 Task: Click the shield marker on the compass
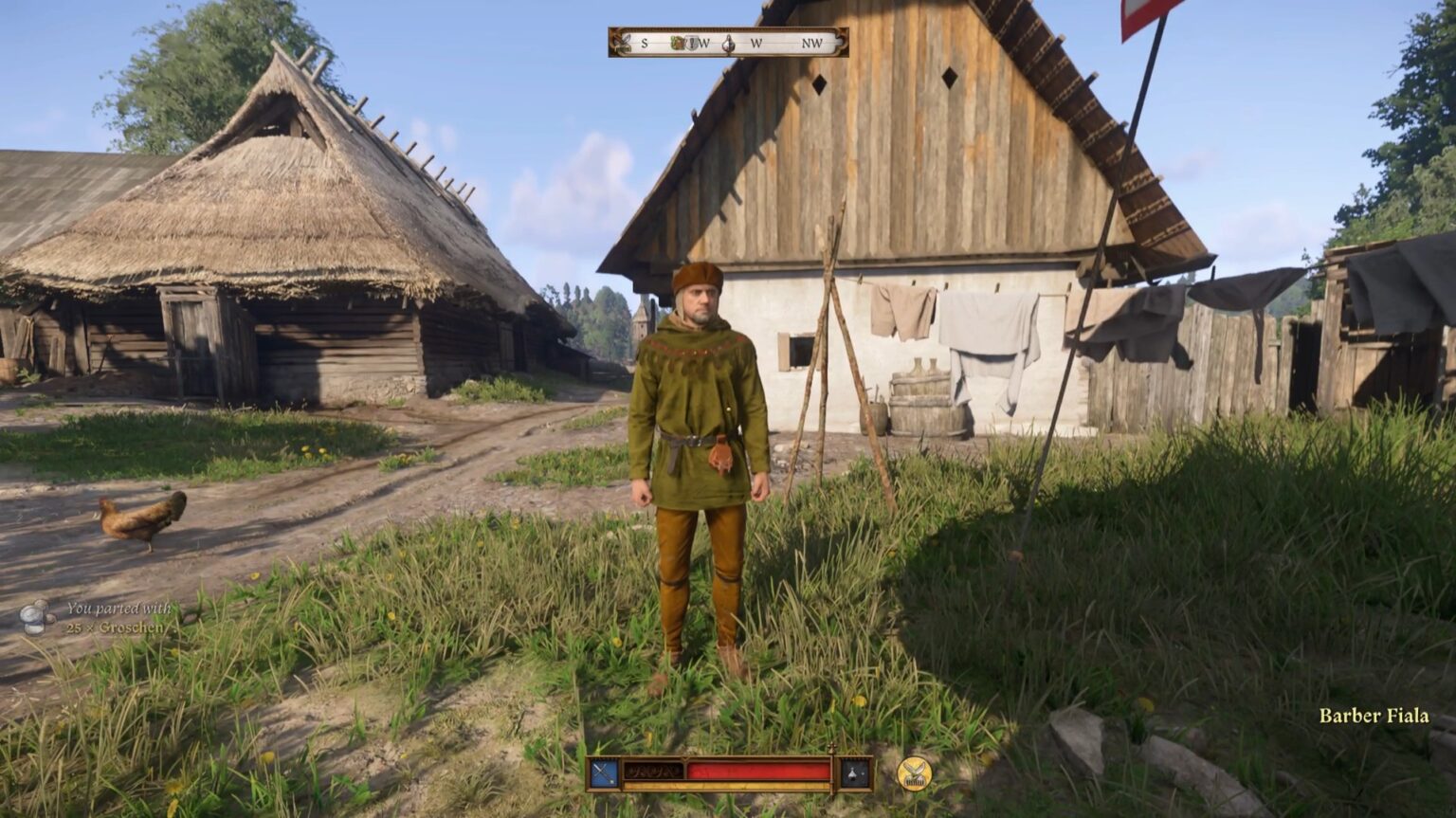pyautogui.click(x=677, y=42)
